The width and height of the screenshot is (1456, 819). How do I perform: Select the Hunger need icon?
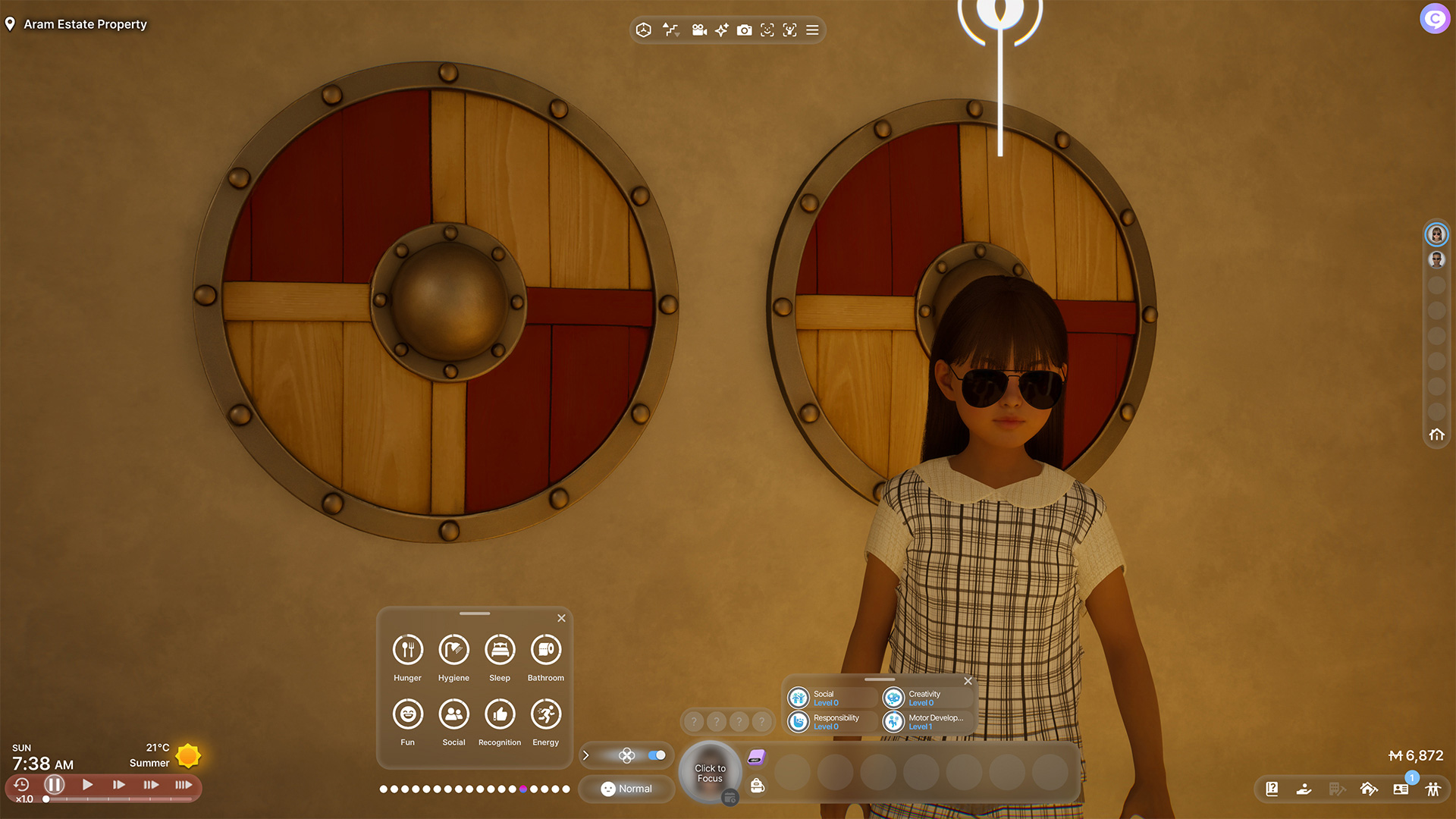pos(407,650)
